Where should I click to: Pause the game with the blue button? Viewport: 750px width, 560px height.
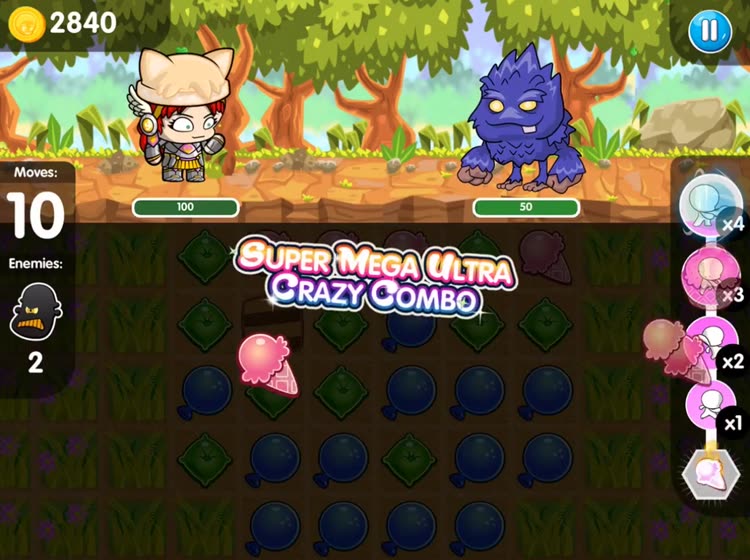709,32
